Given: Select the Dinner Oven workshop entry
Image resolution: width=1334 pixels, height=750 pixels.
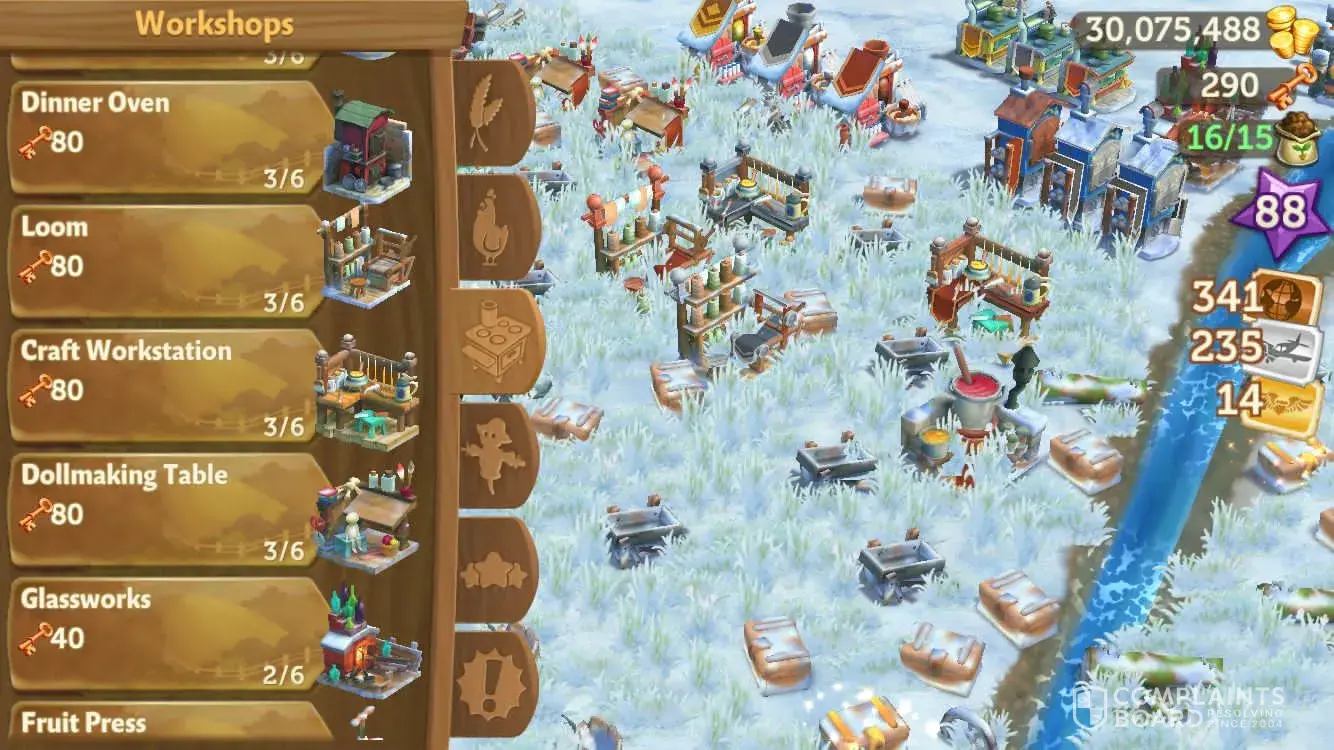Looking at the screenshot, I should [x=170, y=136].
